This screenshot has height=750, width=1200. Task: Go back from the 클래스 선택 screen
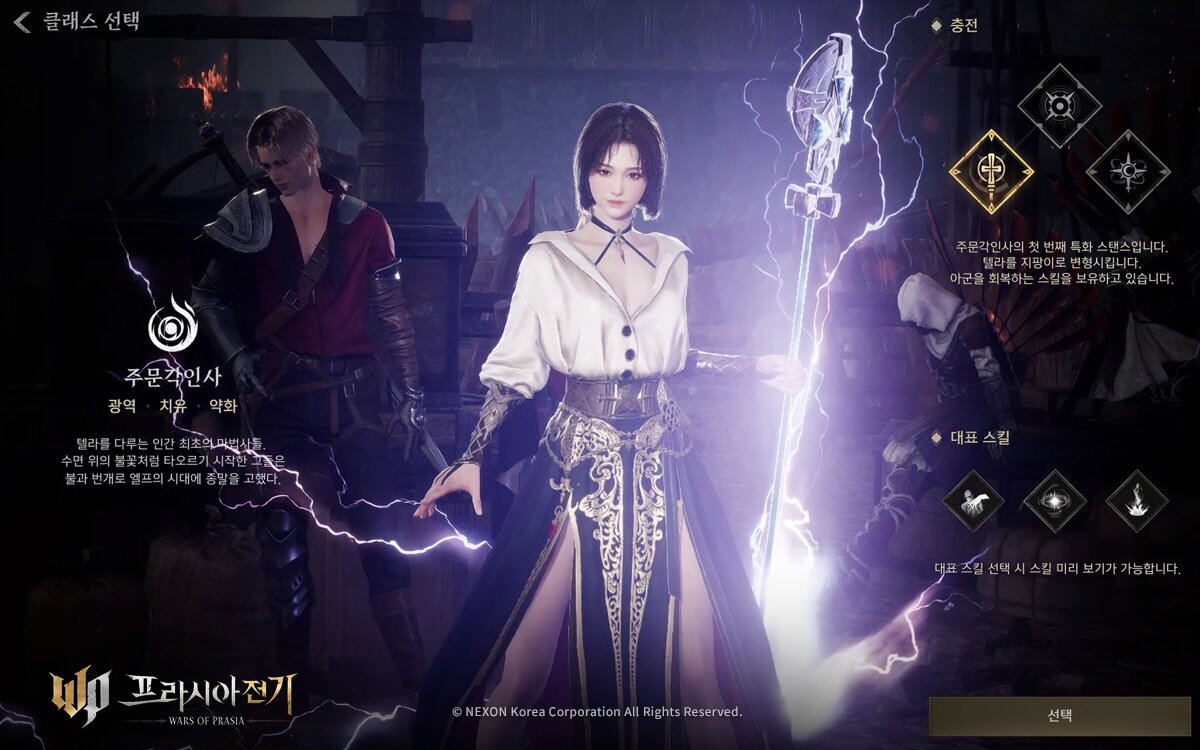pos(24,20)
